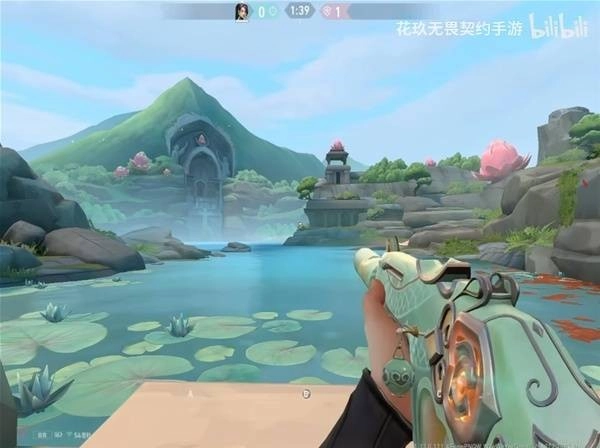Click the agent portrait in the top scoreboard
Image resolution: width=600 pixels, height=448 pixels.
[x=241, y=11]
